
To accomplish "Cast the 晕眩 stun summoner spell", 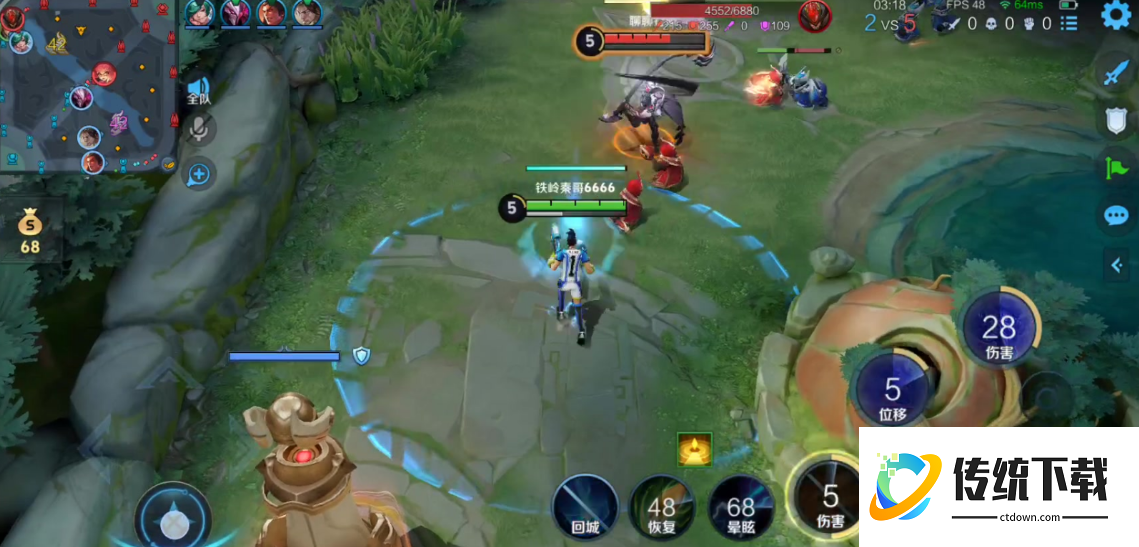I will 741,507.
